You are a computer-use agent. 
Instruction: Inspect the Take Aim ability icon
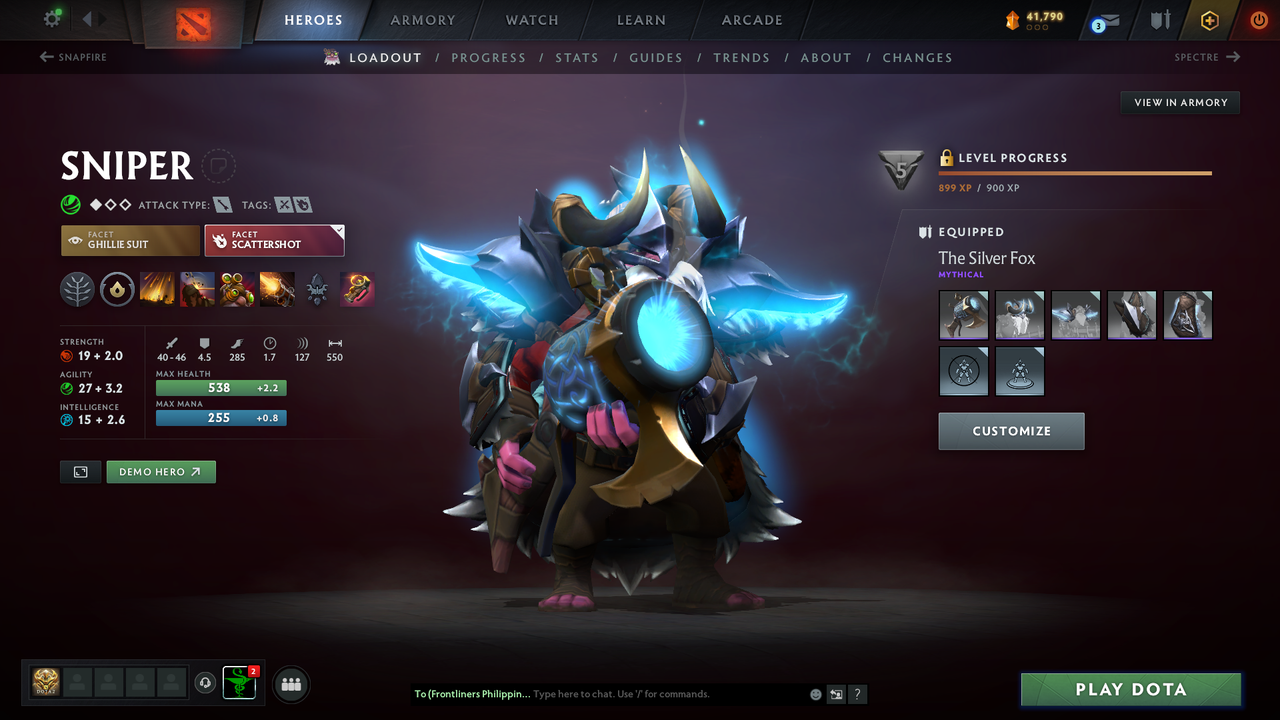237,289
